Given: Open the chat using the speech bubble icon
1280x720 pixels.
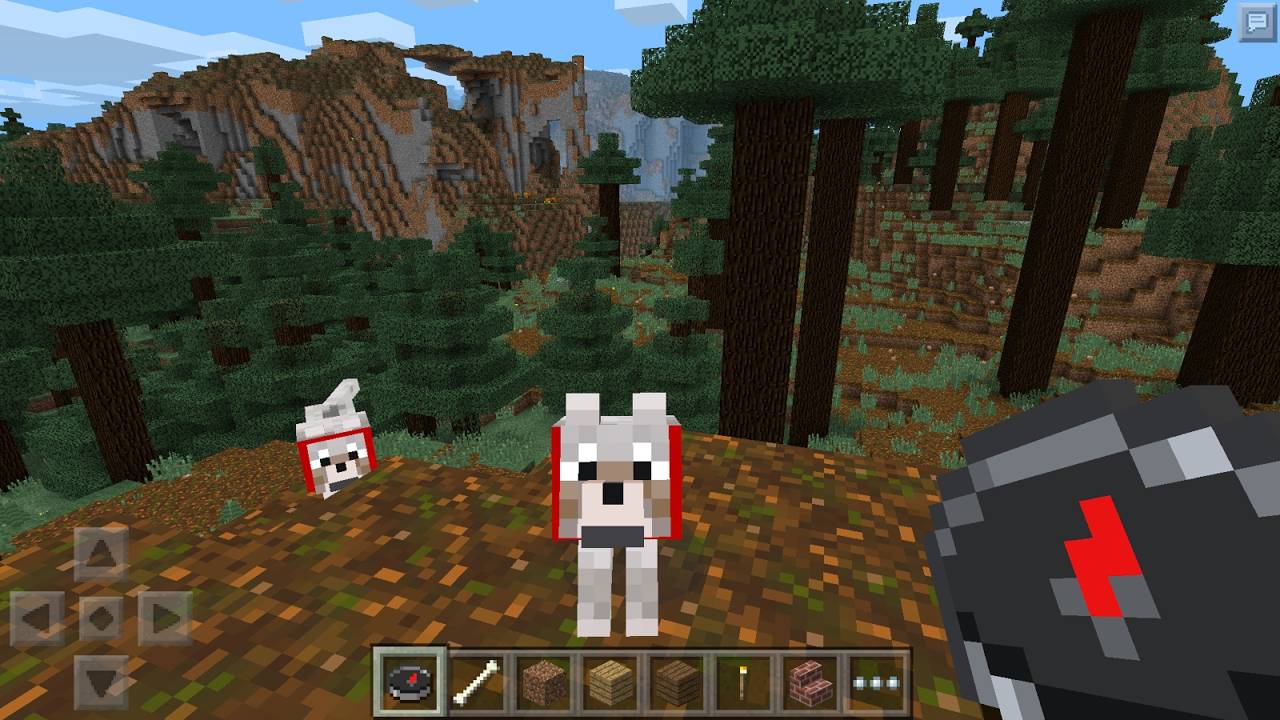Looking at the screenshot, I should [1255, 20].
